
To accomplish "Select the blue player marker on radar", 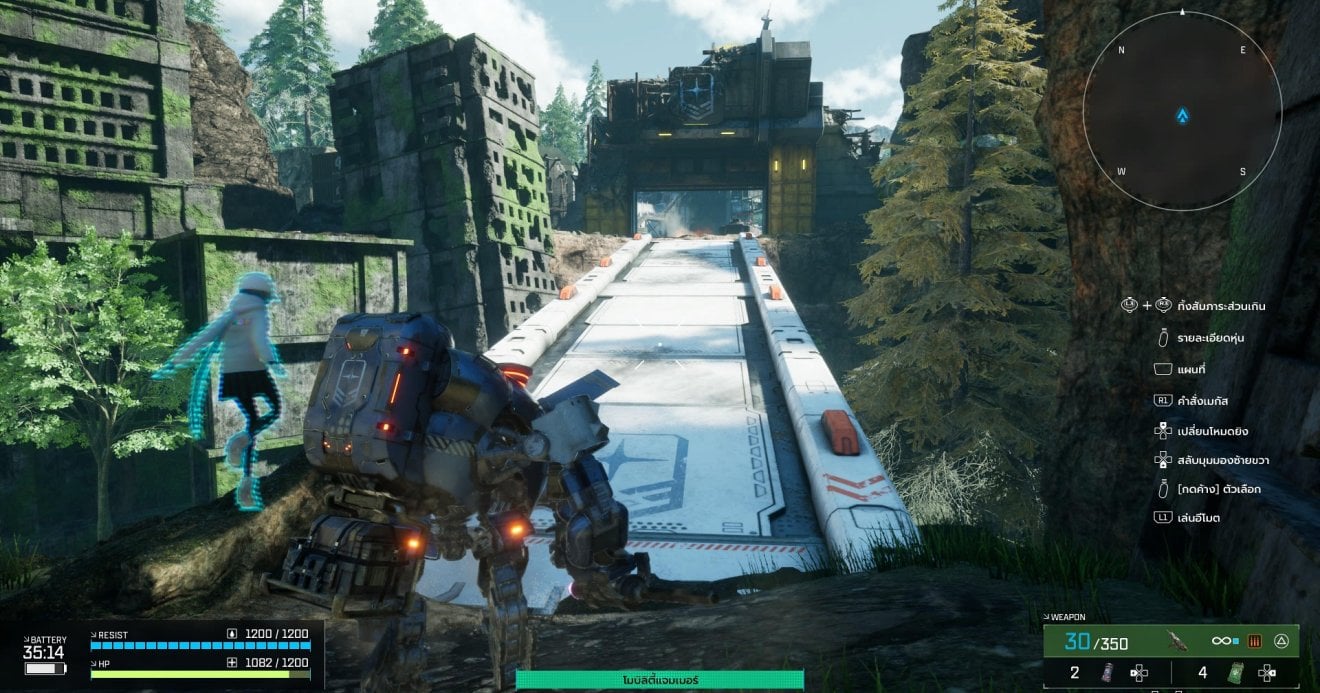I will [1182, 116].
